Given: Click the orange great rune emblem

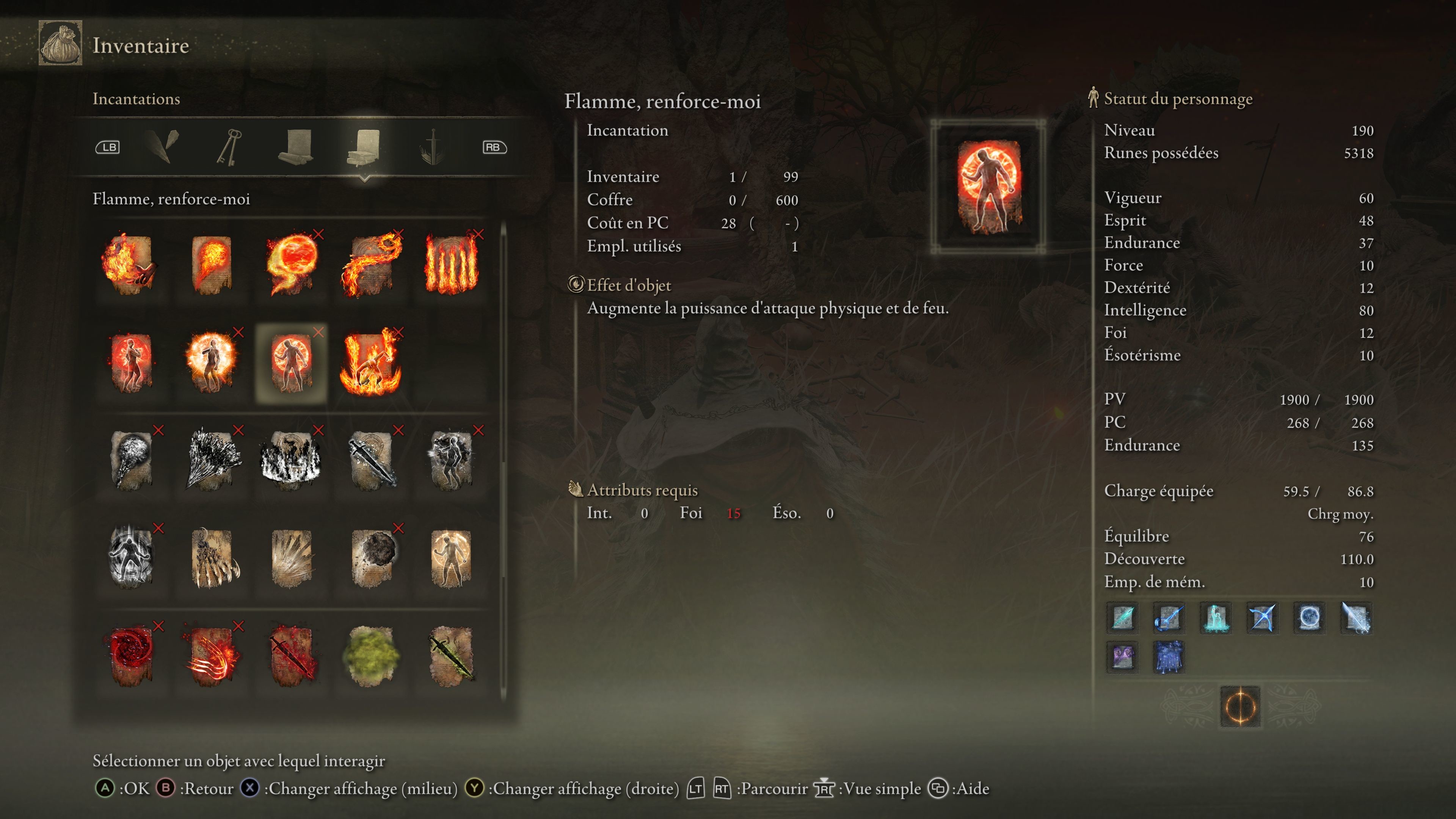Looking at the screenshot, I should click(1240, 706).
